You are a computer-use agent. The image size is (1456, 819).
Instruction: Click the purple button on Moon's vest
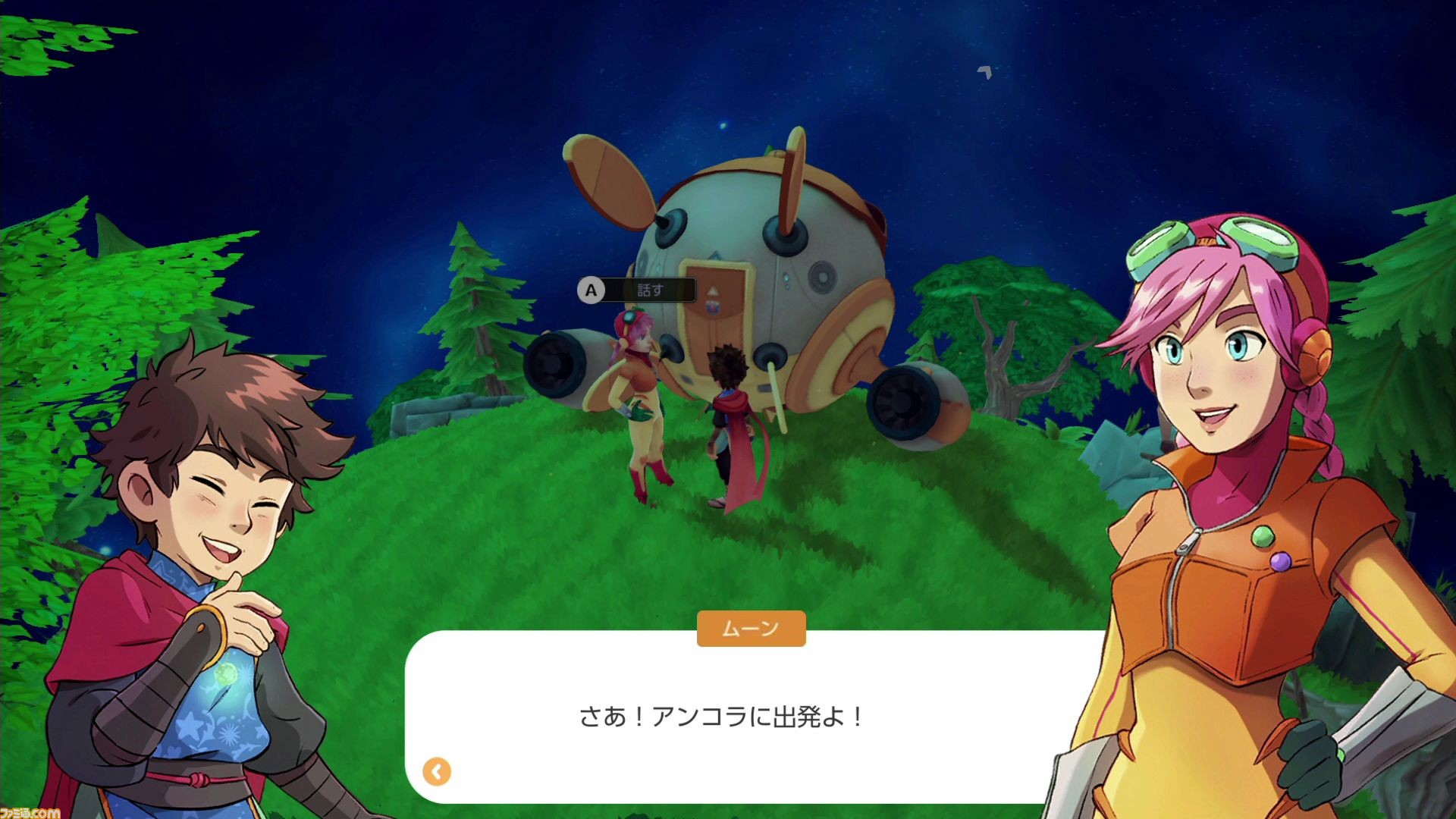coord(1280,561)
